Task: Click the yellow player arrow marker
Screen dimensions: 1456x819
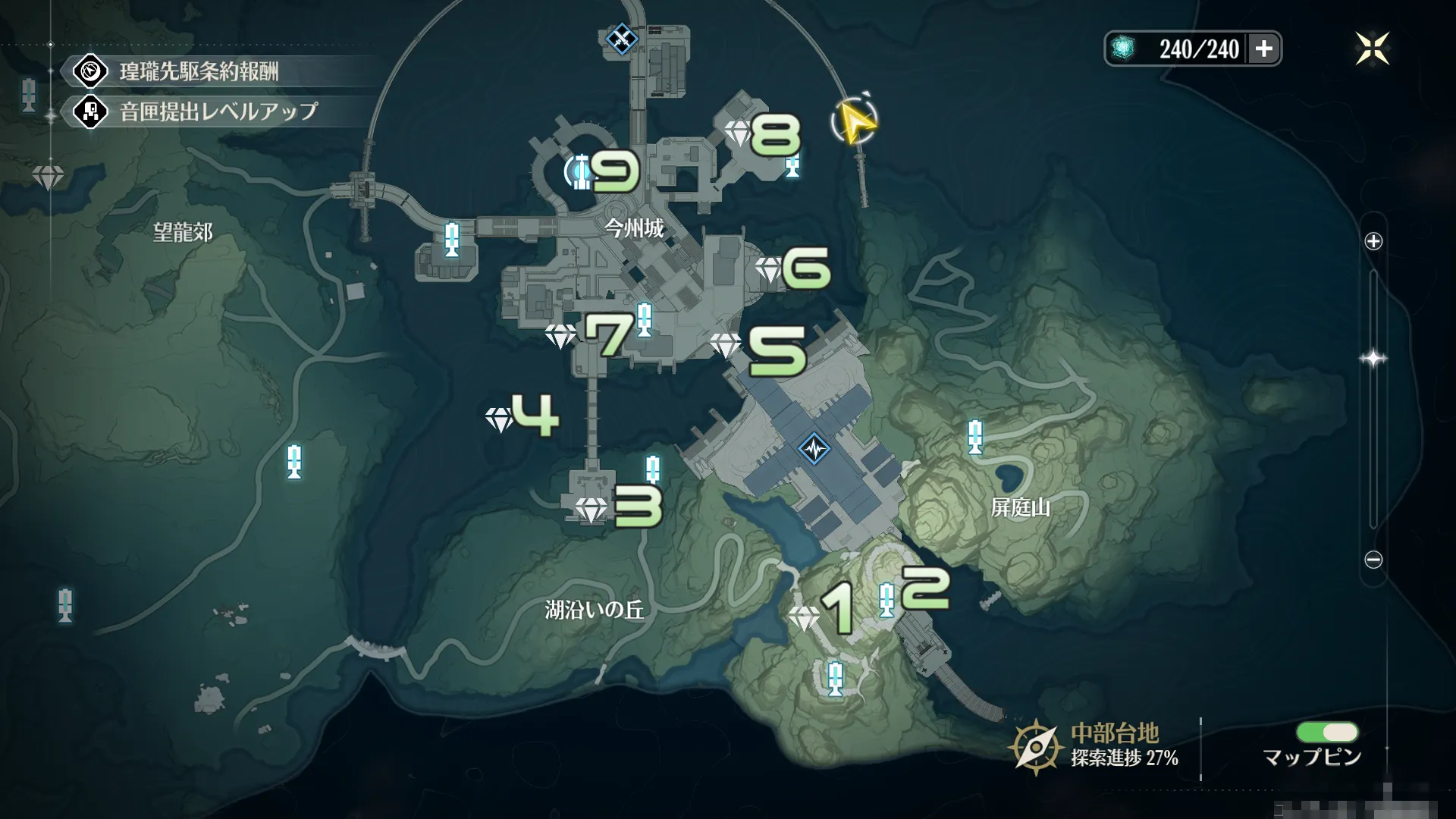Action: click(x=855, y=122)
